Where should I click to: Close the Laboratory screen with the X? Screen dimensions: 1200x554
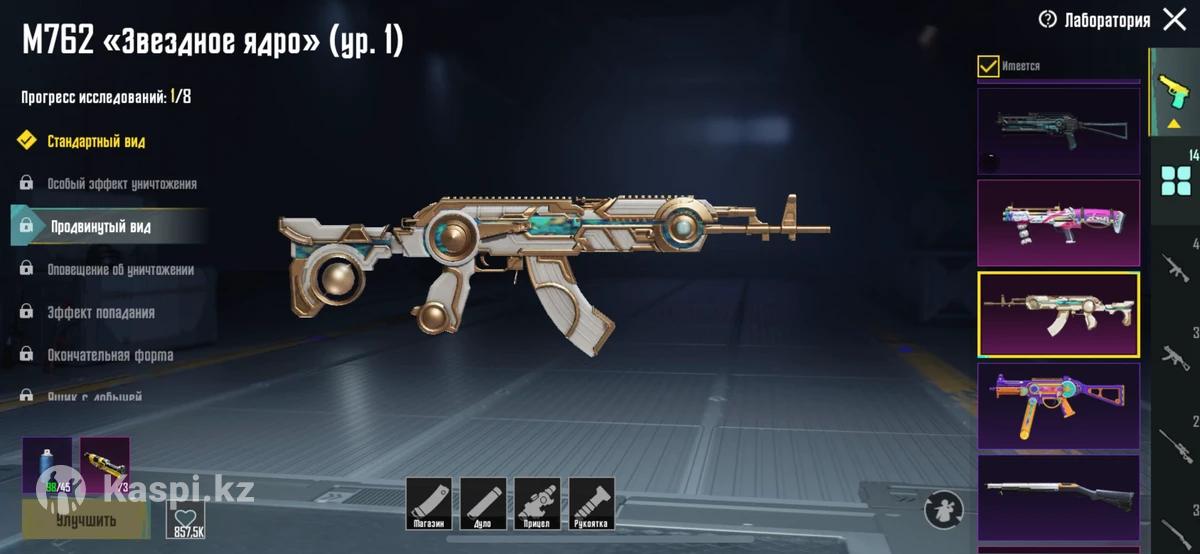[x=1175, y=19]
